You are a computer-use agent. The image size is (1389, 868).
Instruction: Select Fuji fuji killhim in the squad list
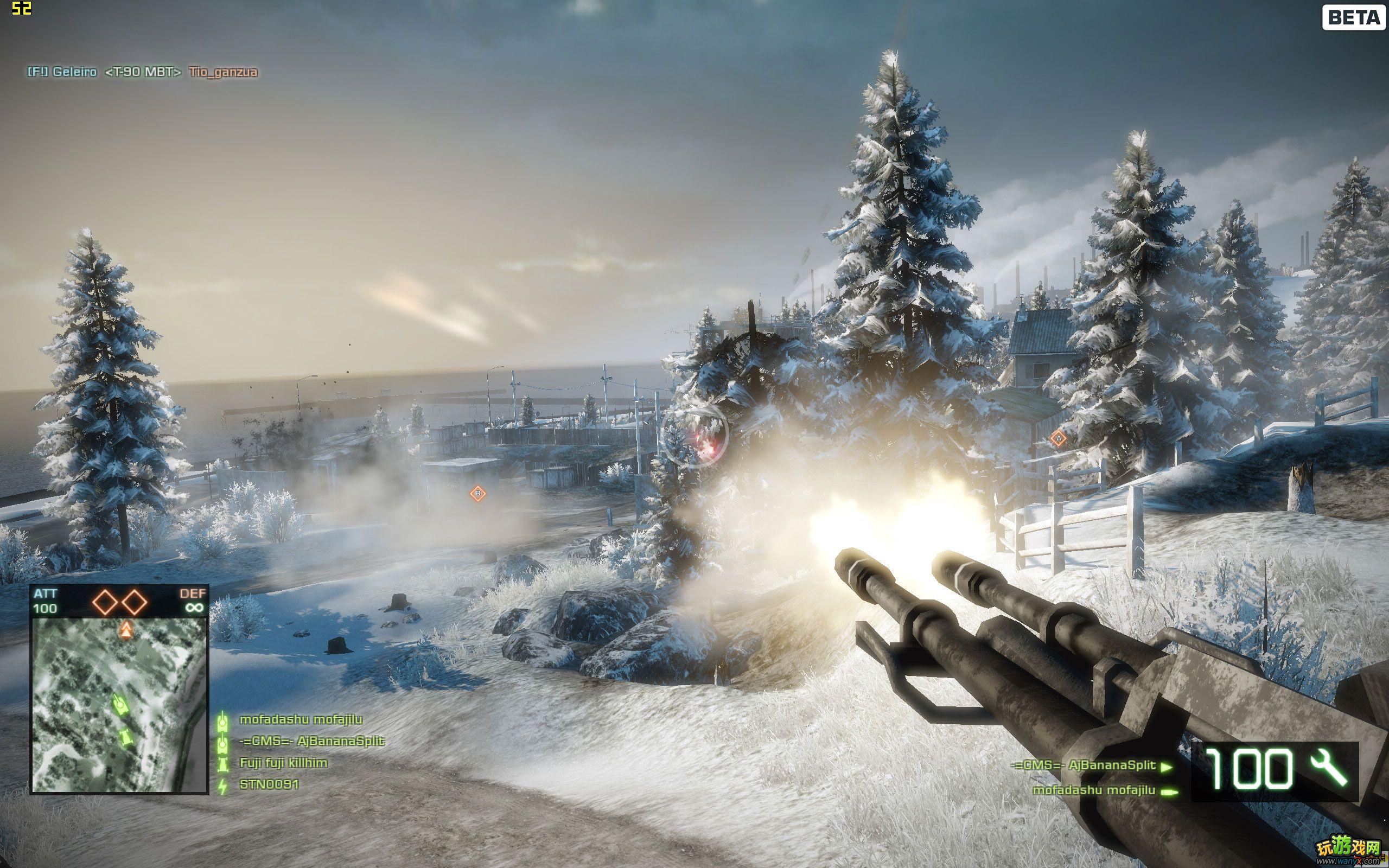click(x=283, y=763)
